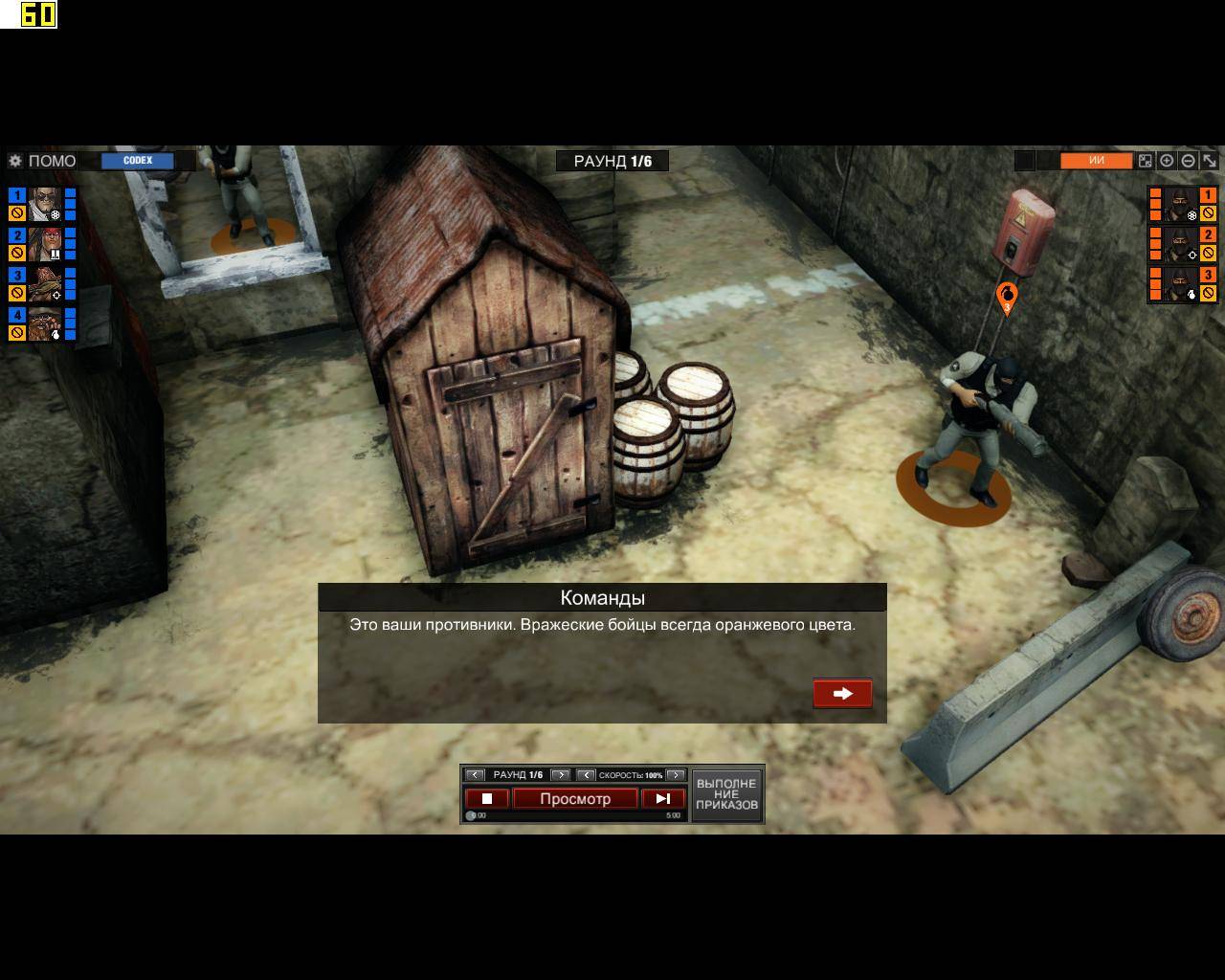
Task: Zoom in with the plus icon
Action: (1167, 161)
